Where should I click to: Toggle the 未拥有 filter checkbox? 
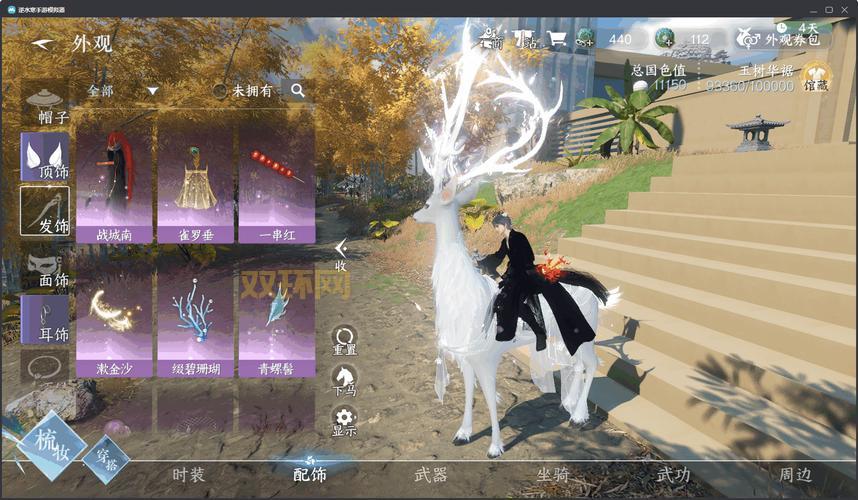tap(220, 90)
